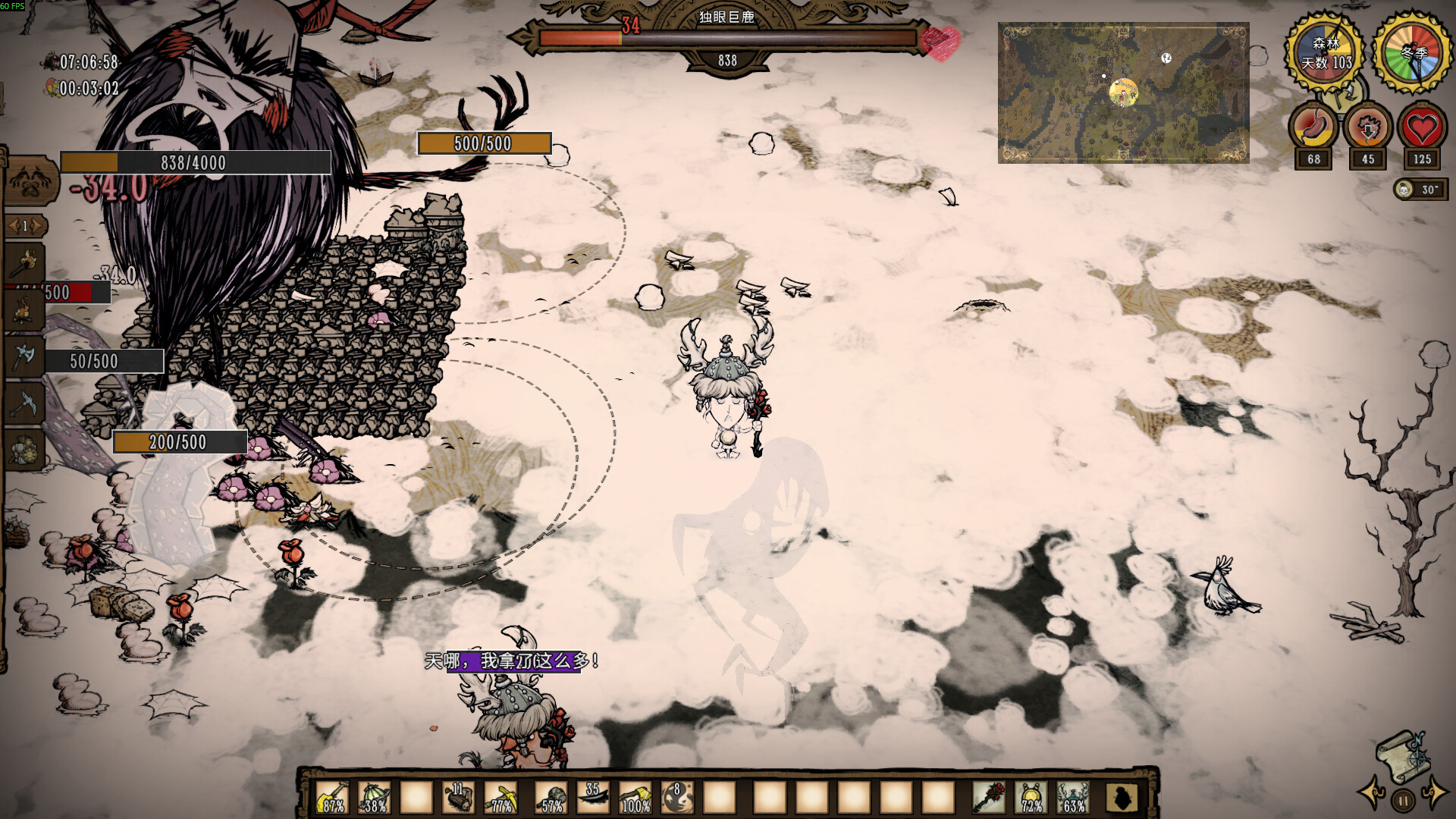Open the crafting menu tab
The image size is (1456, 819).
point(30,180)
